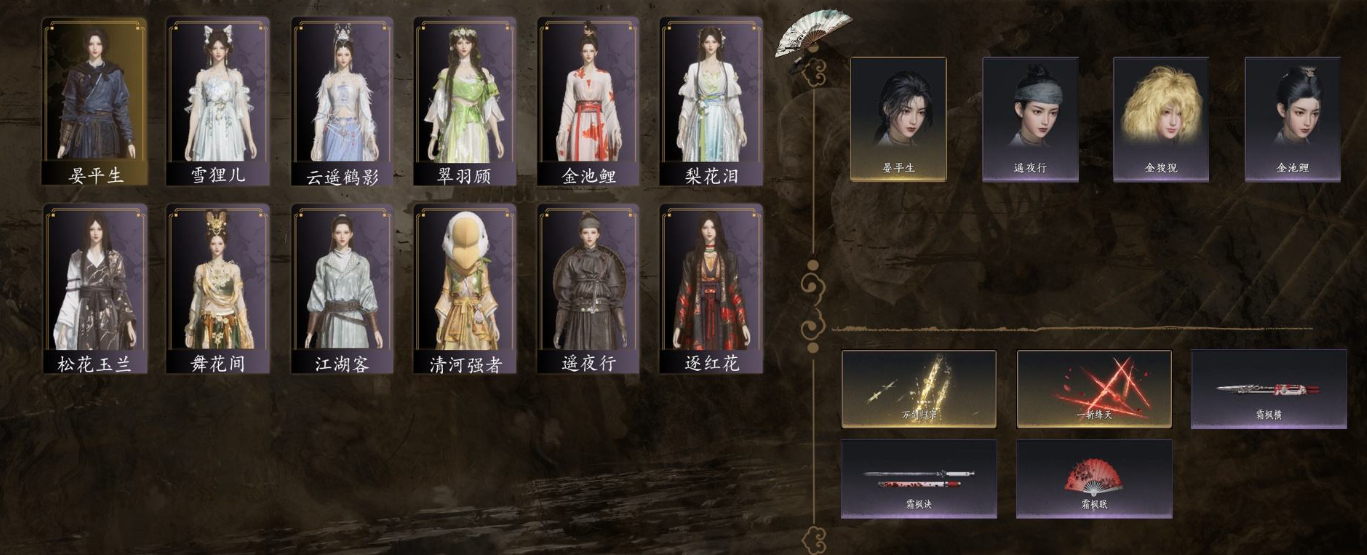Choose the 雪狸儿 outfit card
Screen dimensions: 1367x555
[x=218, y=101]
